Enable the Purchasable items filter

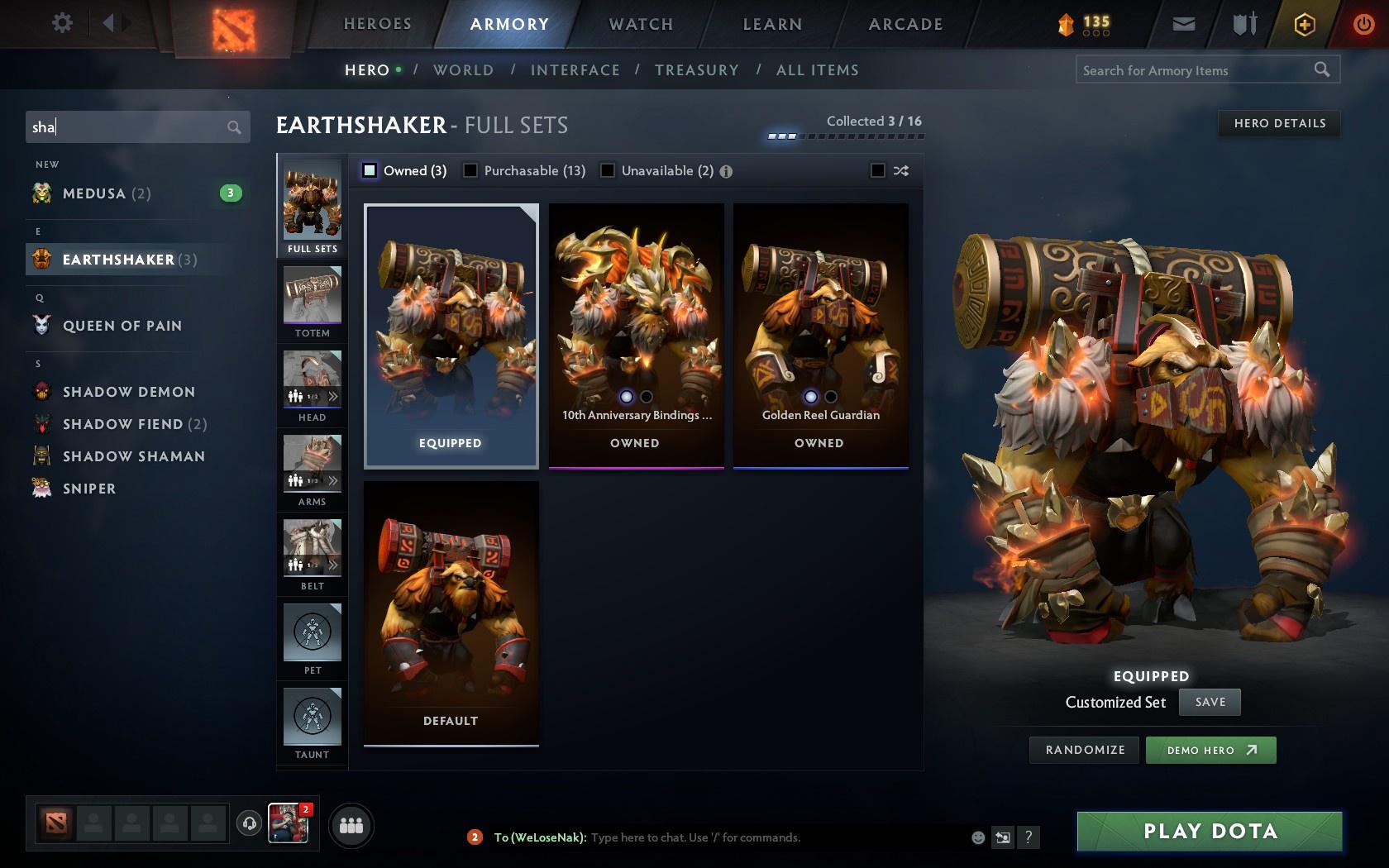tap(471, 170)
